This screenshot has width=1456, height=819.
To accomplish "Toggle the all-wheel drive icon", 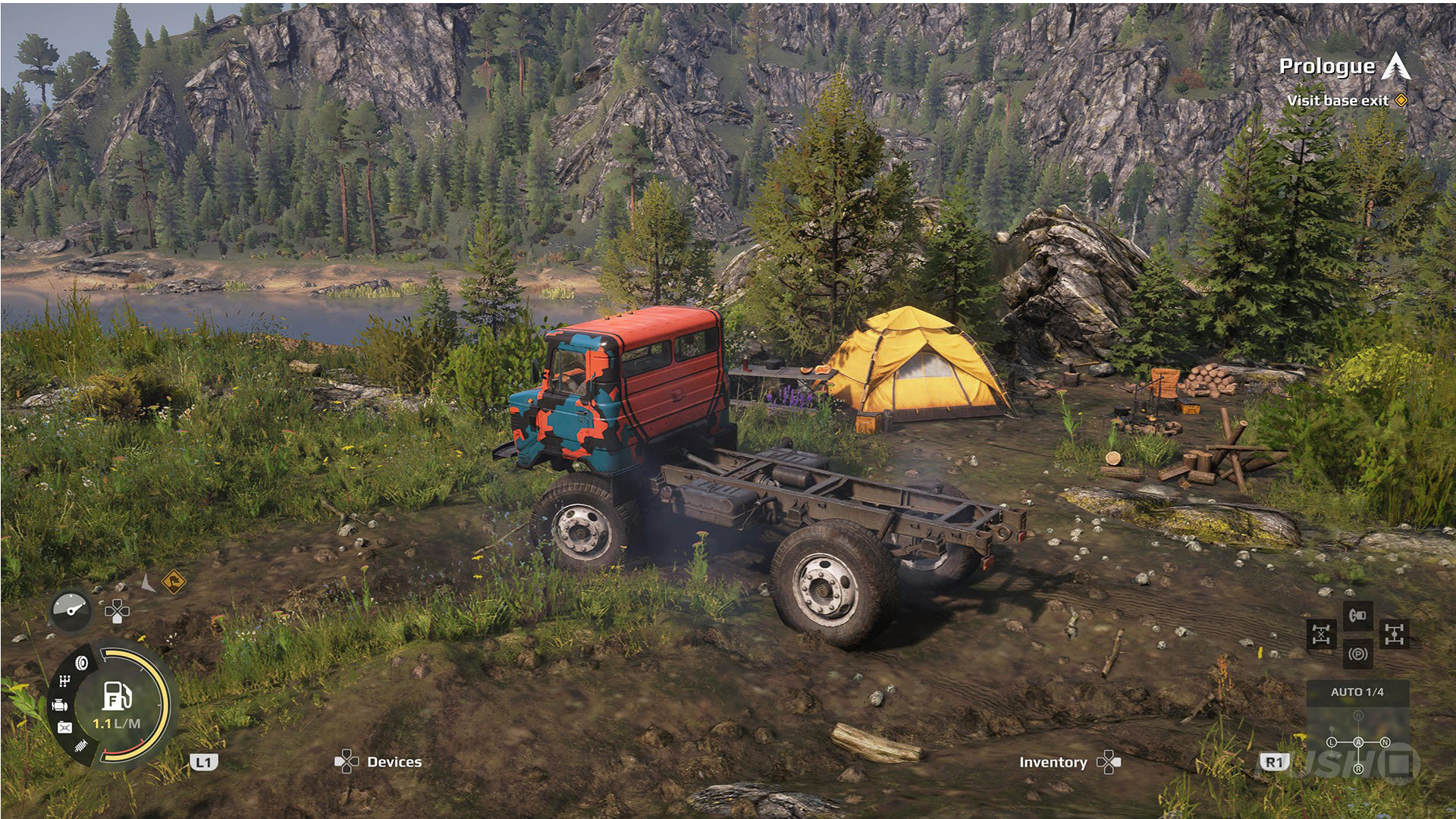I will [x=1395, y=634].
